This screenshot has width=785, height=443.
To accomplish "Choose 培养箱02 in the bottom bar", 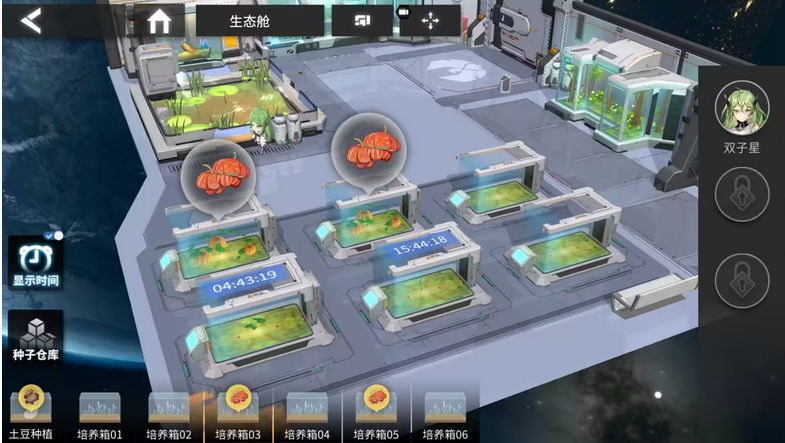I will [169, 414].
